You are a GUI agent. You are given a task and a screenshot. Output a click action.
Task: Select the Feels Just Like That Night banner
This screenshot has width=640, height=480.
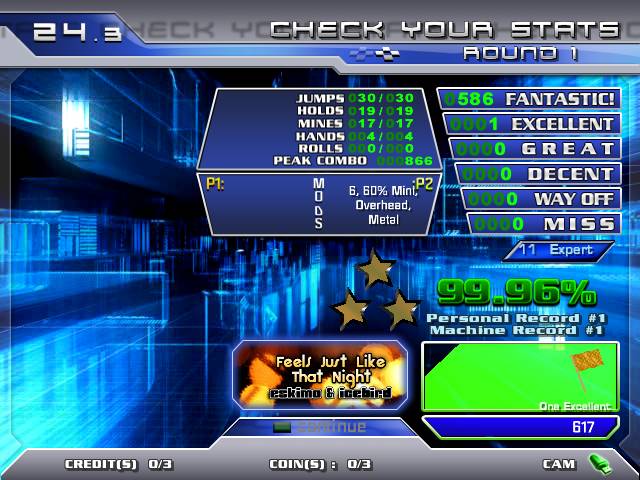[x=320, y=374]
